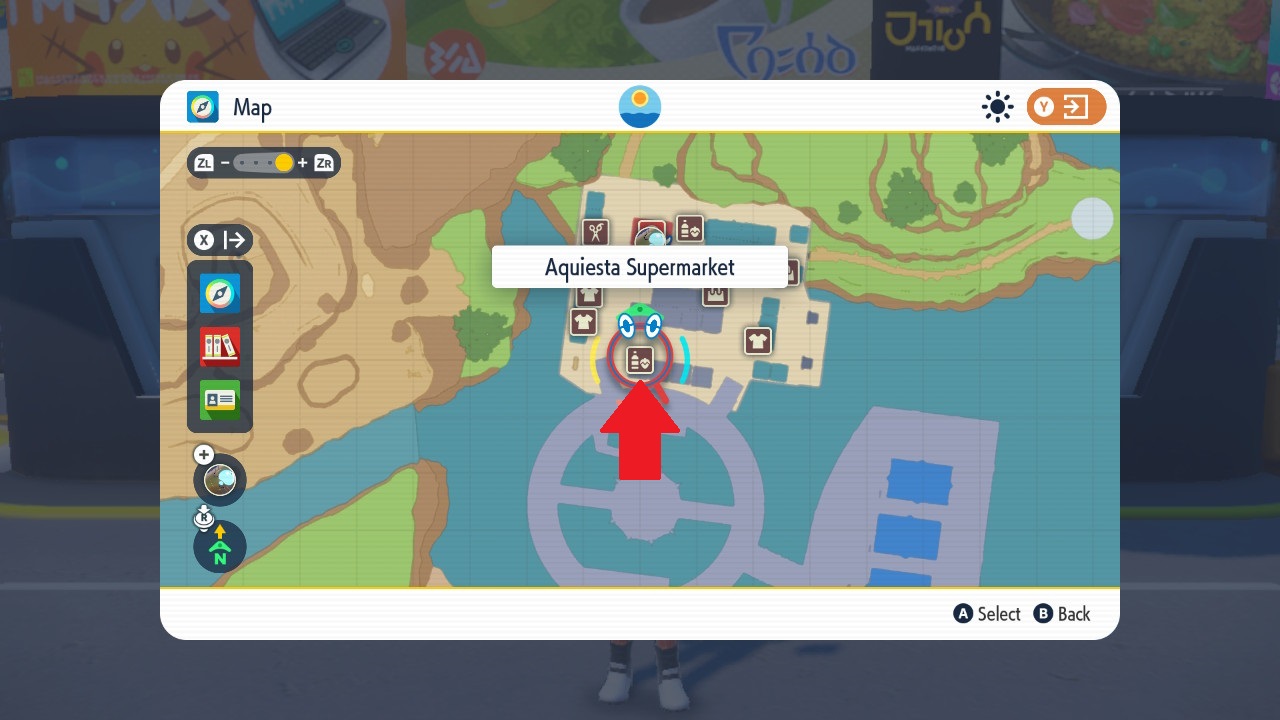This screenshot has height=720, width=1280.
Task: Select the highlighted Aquiesta Supermarket icon
Action: [639, 360]
